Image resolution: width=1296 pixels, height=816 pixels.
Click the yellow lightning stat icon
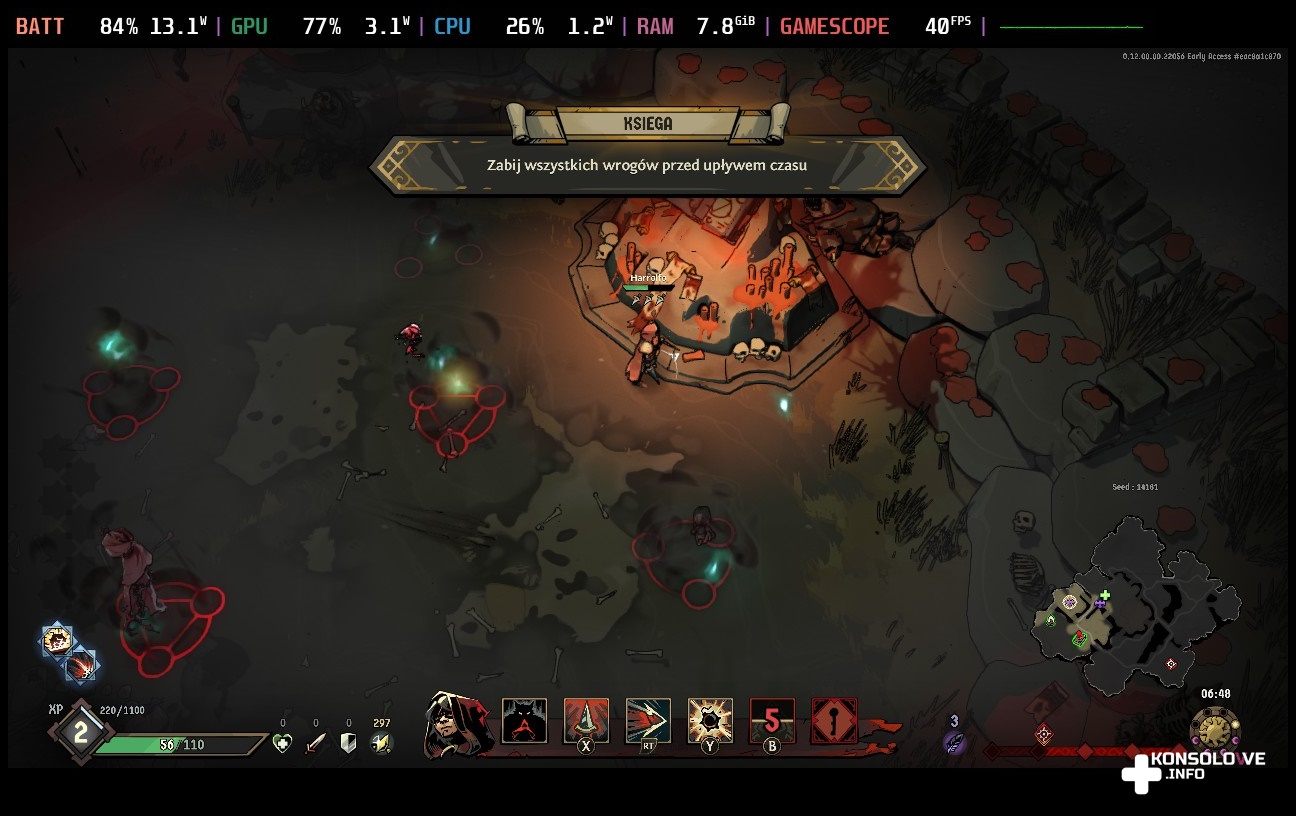coord(381,743)
